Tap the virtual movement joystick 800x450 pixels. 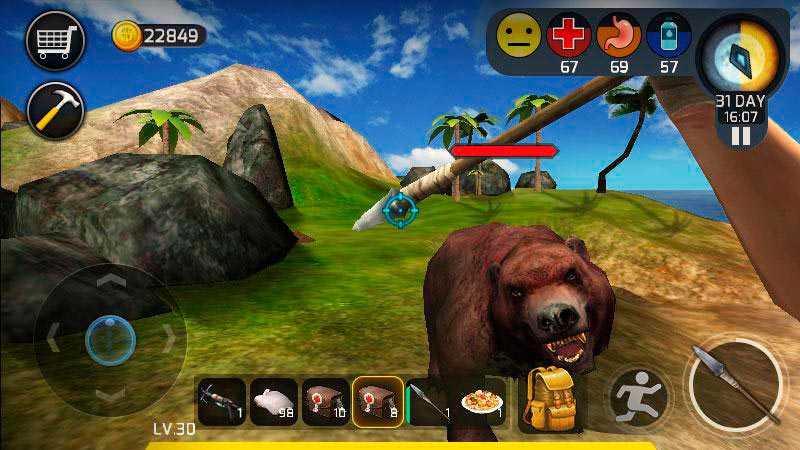pos(109,338)
